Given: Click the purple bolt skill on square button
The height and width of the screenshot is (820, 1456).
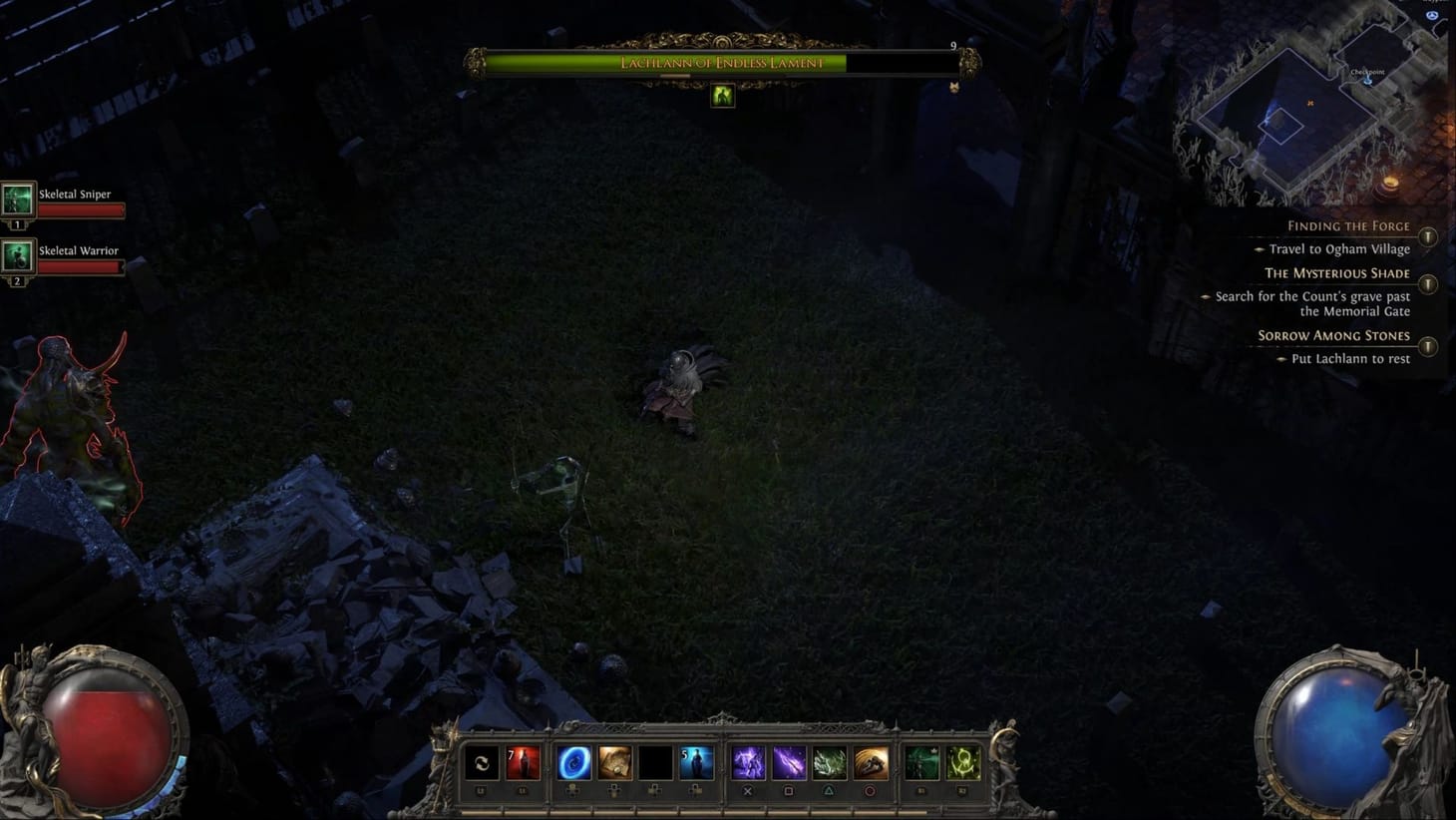Looking at the screenshot, I should click(x=787, y=763).
